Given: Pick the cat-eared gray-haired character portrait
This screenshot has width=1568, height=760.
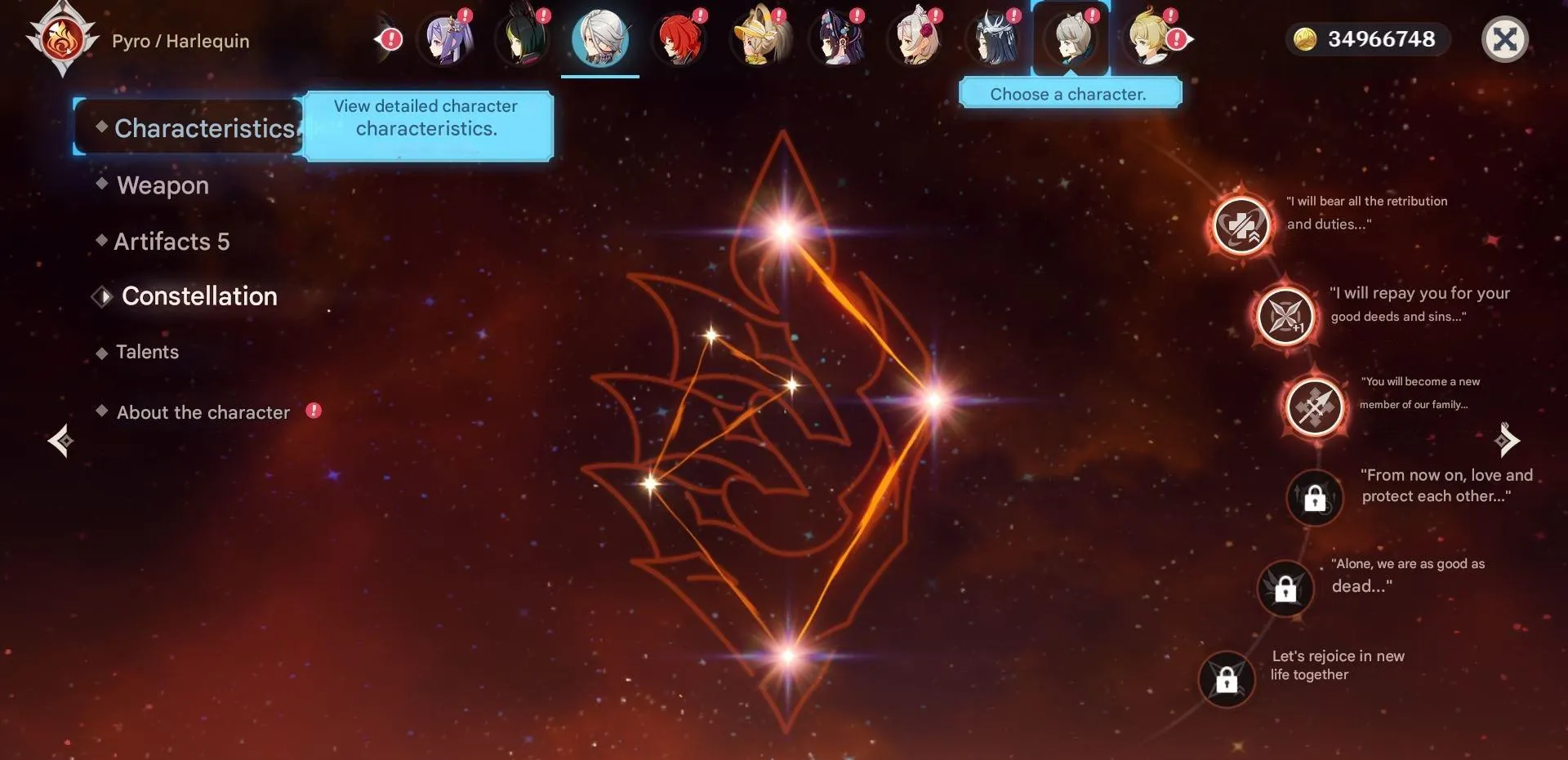Looking at the screenshot, I should [x=1071, y=39].
